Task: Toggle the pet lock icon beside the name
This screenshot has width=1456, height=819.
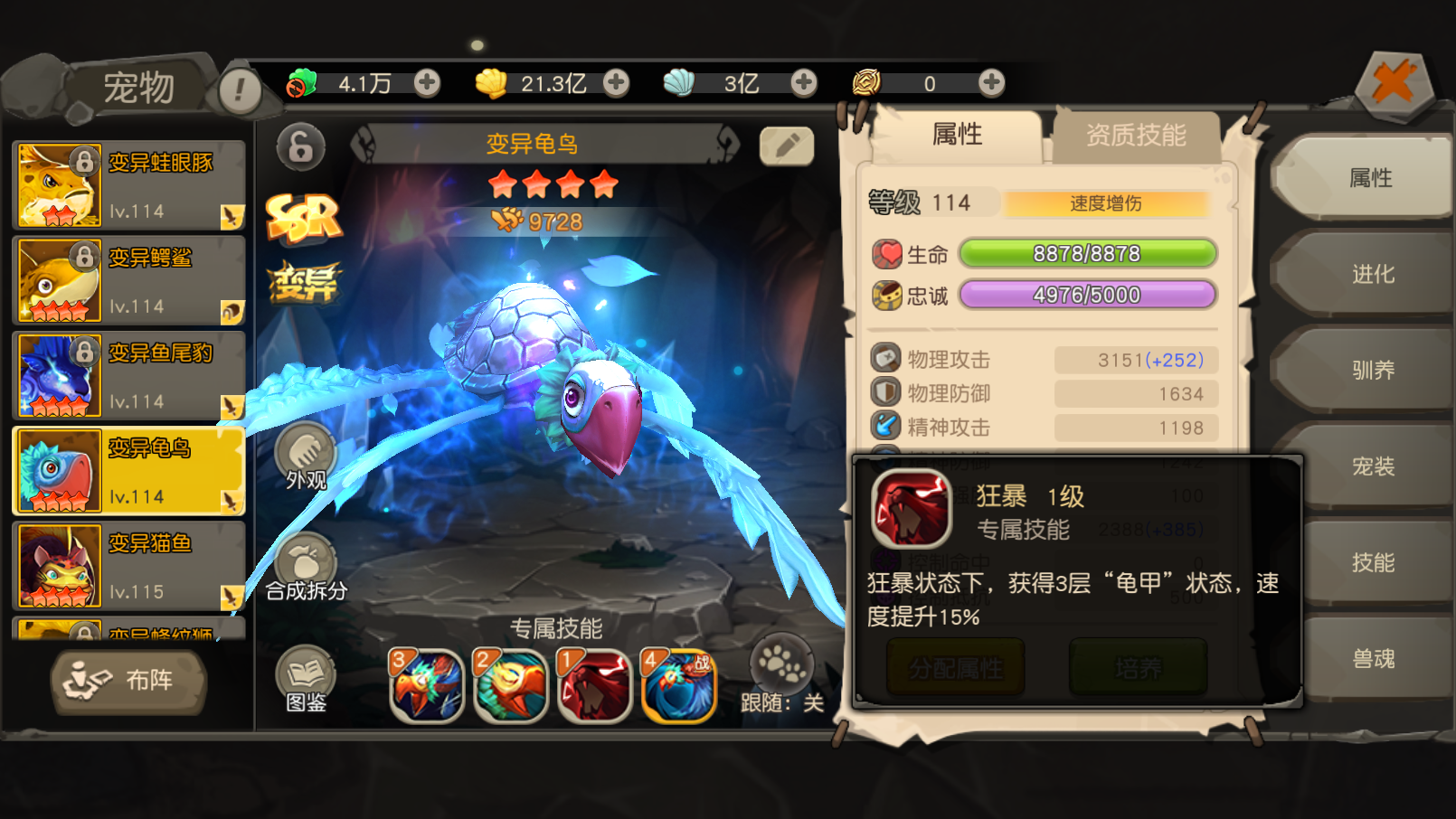Action: 300,146
